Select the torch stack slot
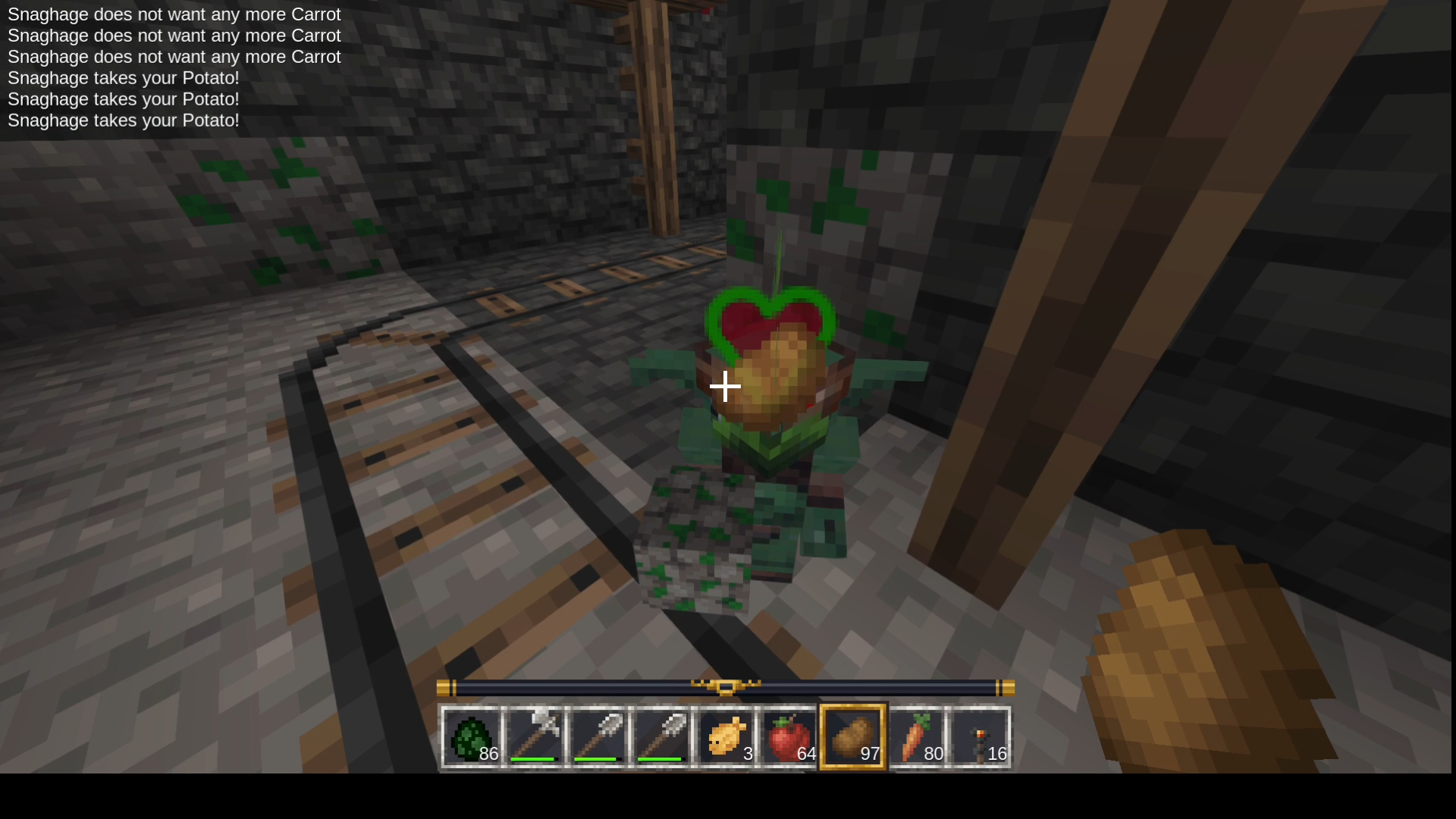Image resolution: width=1456 pixels, height=819 pixels. coord(980,737)
